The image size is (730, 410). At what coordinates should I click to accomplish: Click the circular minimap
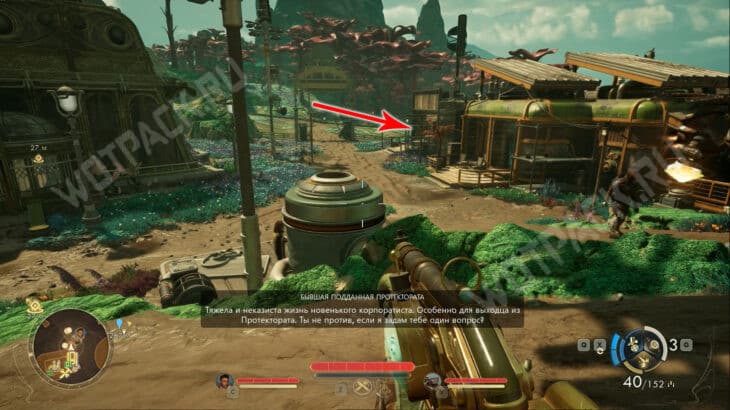pos(69,348)
